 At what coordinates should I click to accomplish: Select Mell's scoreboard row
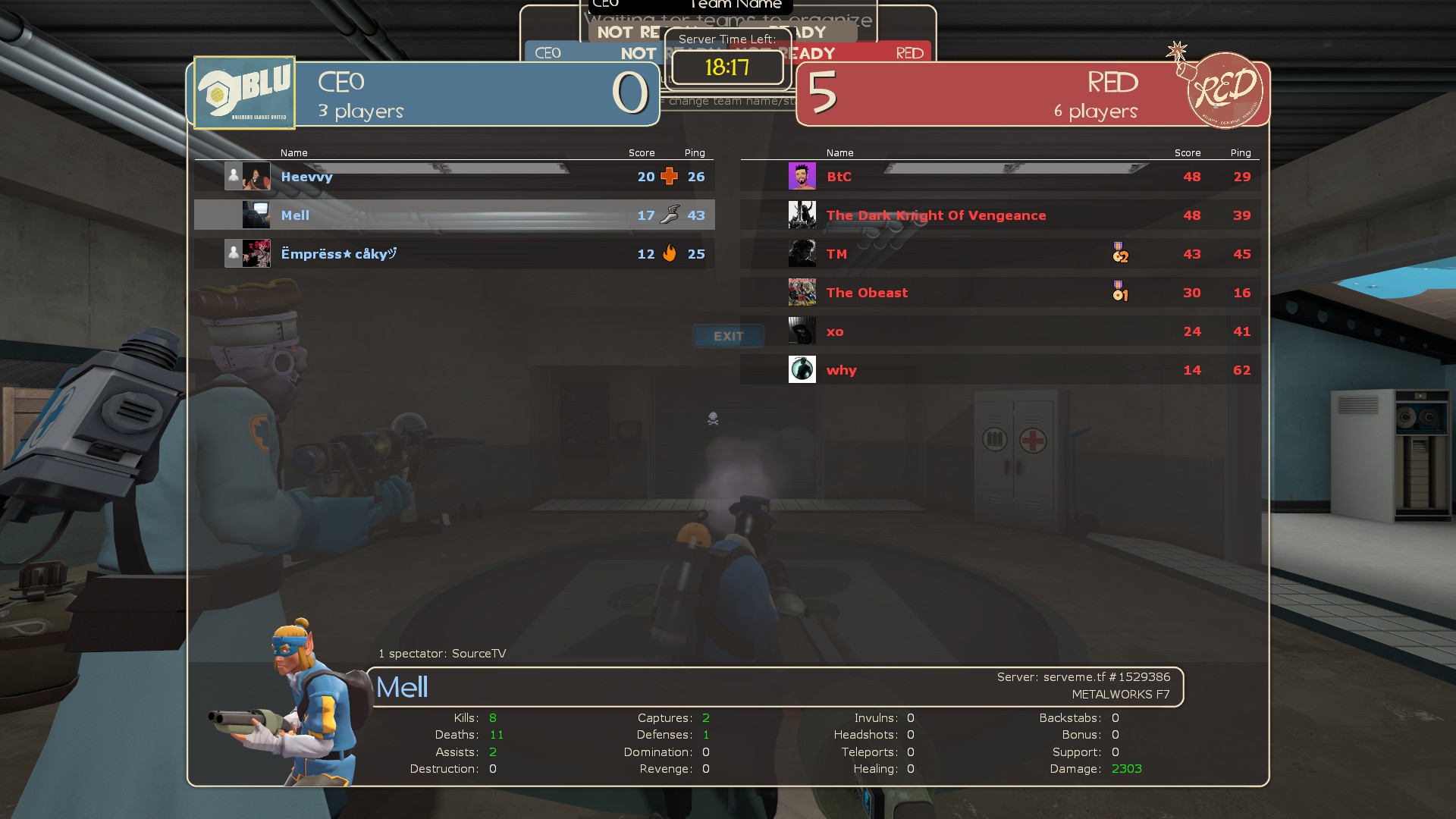coord(453,215)
